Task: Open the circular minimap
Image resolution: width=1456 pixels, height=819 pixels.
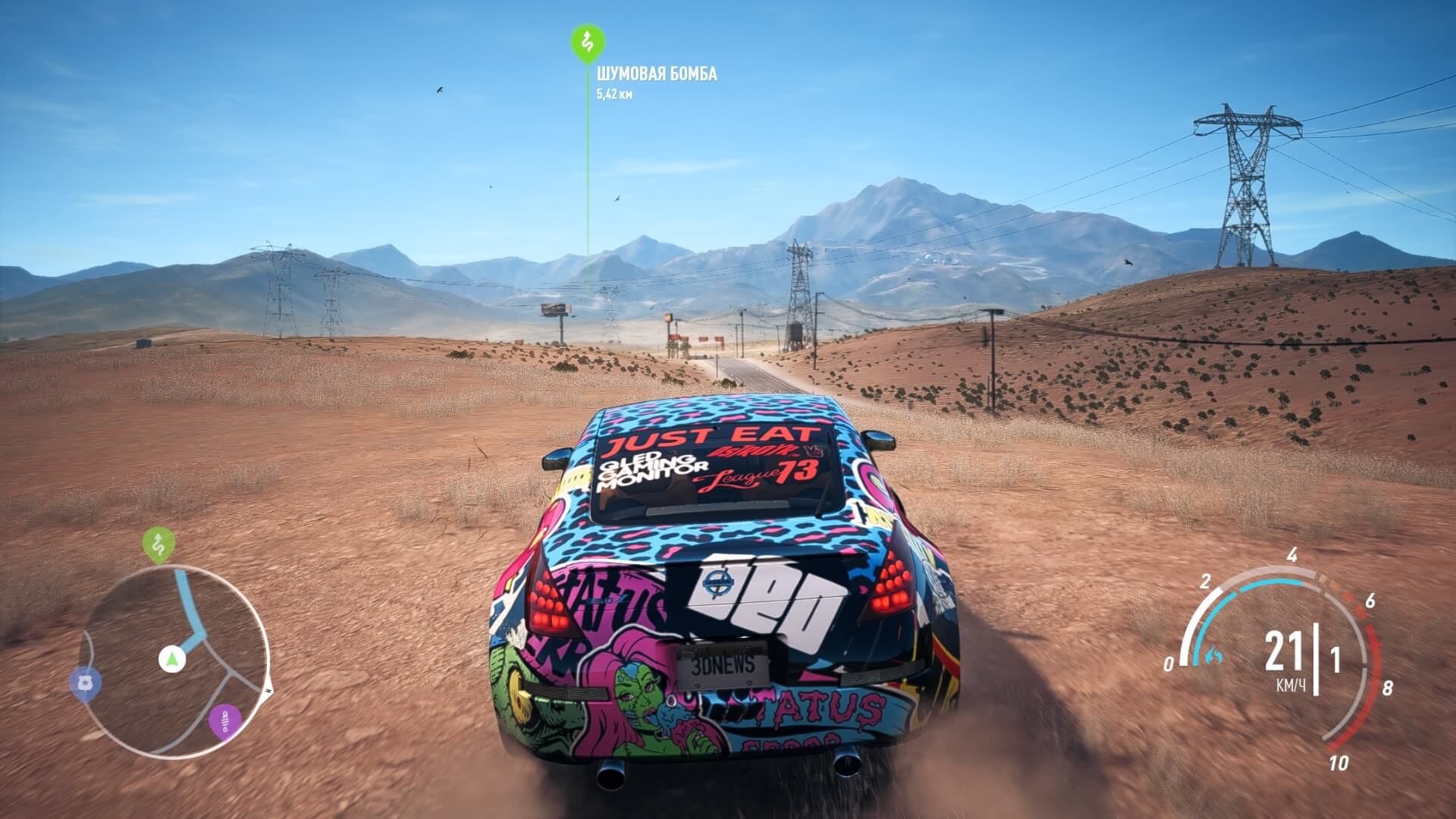Action: pos(174,661)
